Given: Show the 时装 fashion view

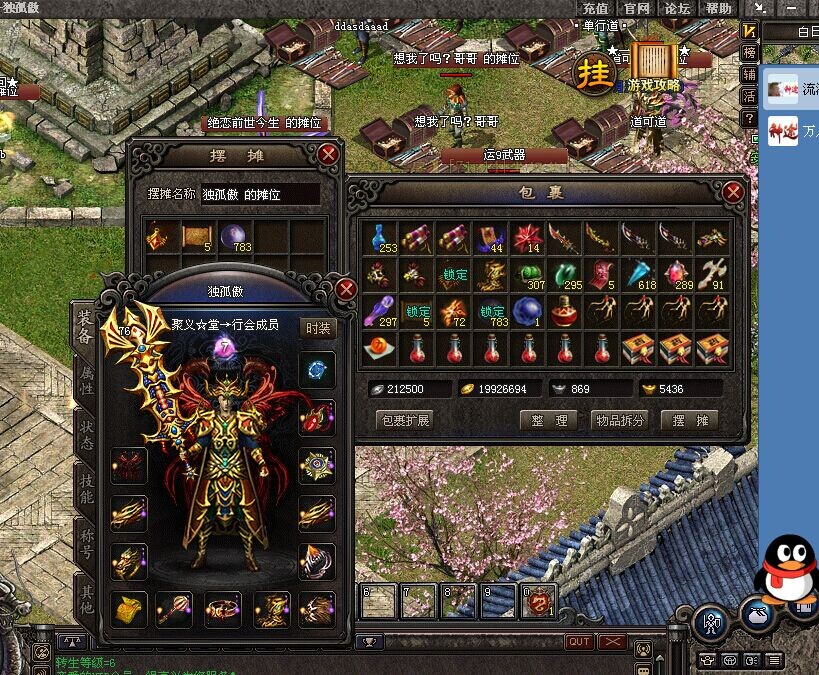Looking at the screenshot, I should coord(317,327).
